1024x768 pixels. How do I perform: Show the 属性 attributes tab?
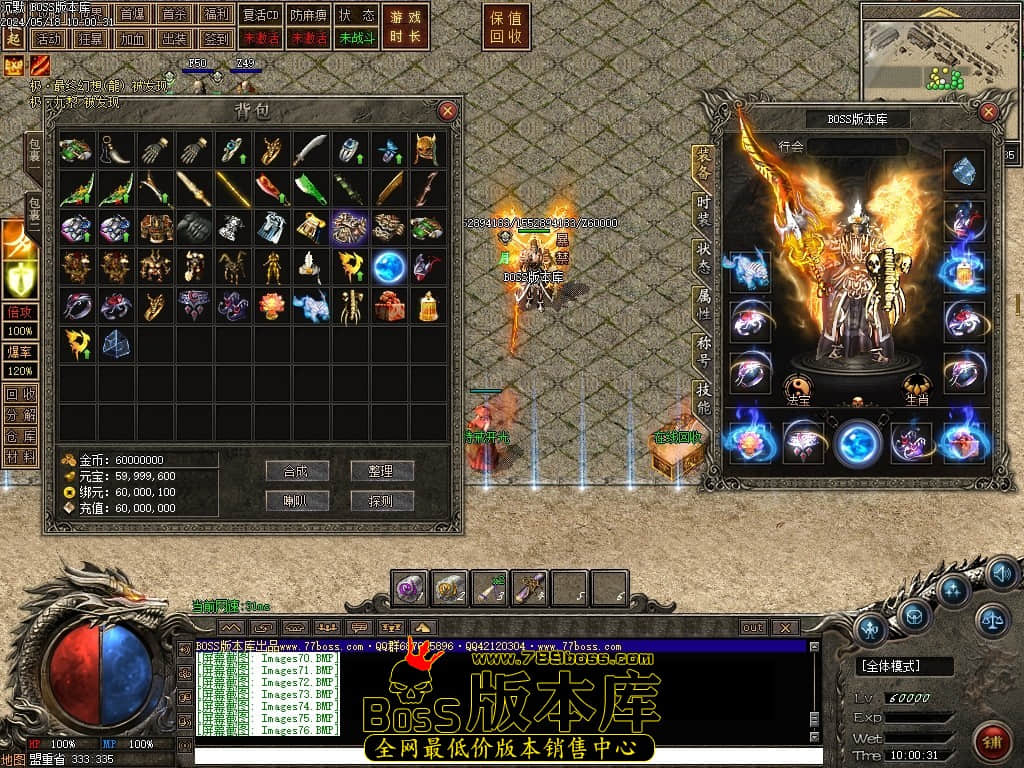tap(703, 305)
